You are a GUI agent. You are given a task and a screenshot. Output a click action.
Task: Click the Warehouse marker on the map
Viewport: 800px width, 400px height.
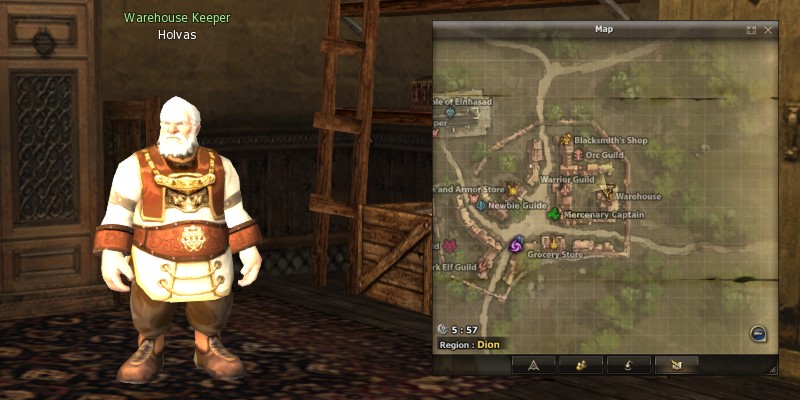pyautogui.click(x=606, y=191)
